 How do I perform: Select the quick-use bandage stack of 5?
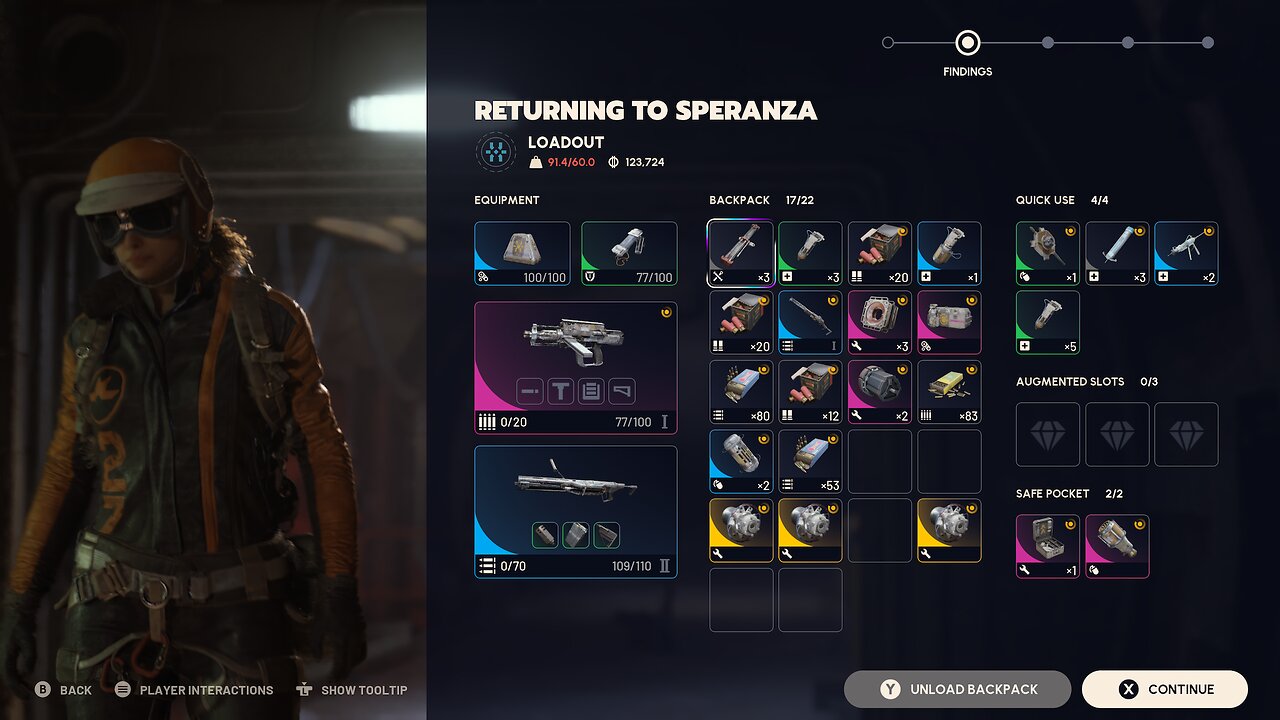click(1048, 322)
